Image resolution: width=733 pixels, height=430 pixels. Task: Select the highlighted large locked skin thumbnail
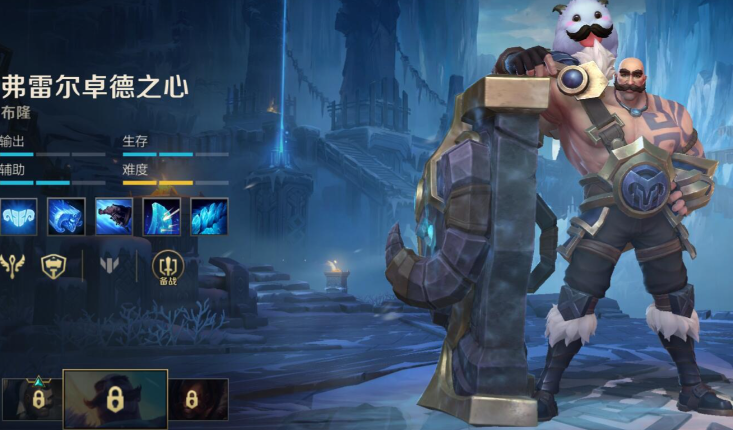[115, 399]
